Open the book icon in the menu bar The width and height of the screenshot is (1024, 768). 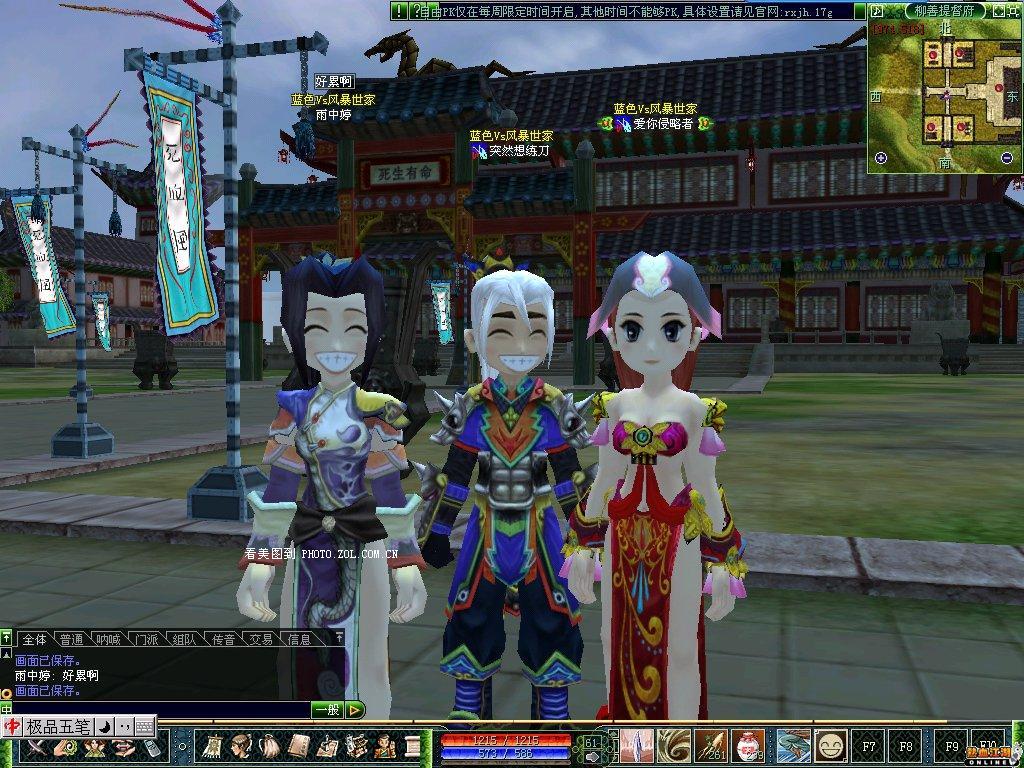click(x=299, y=746)
